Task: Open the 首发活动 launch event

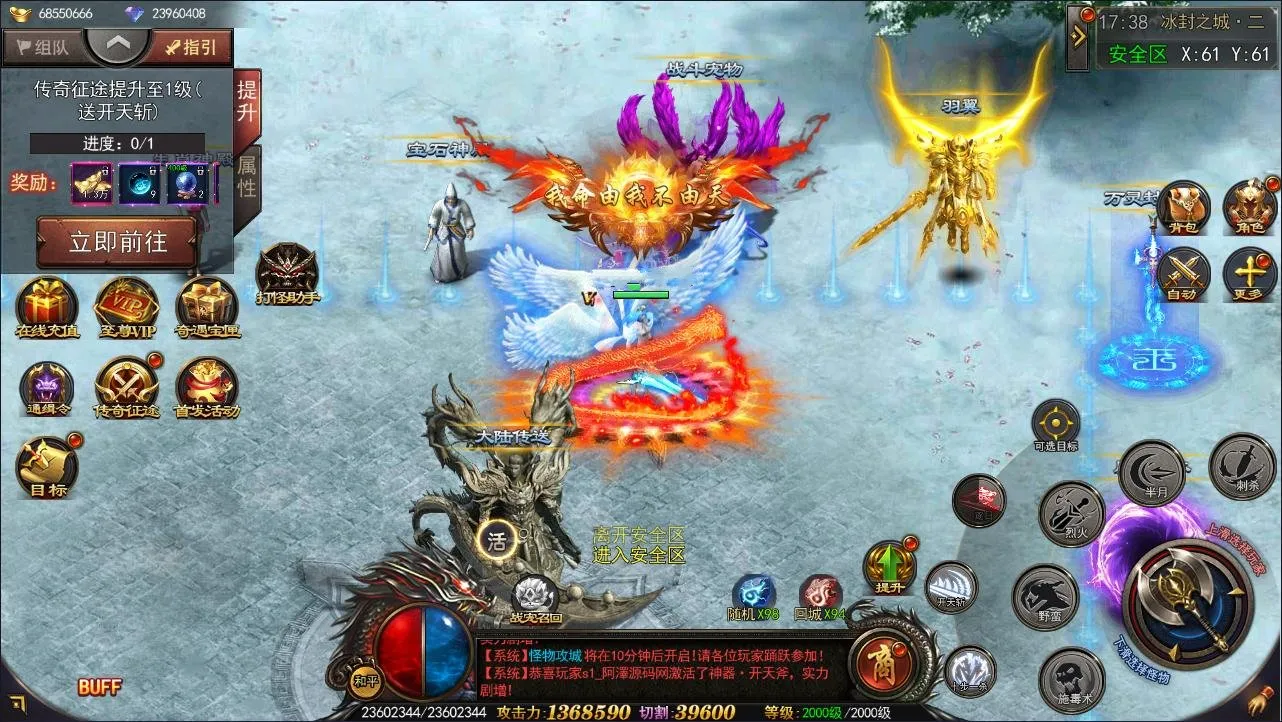Action: [x=207, y=387]
